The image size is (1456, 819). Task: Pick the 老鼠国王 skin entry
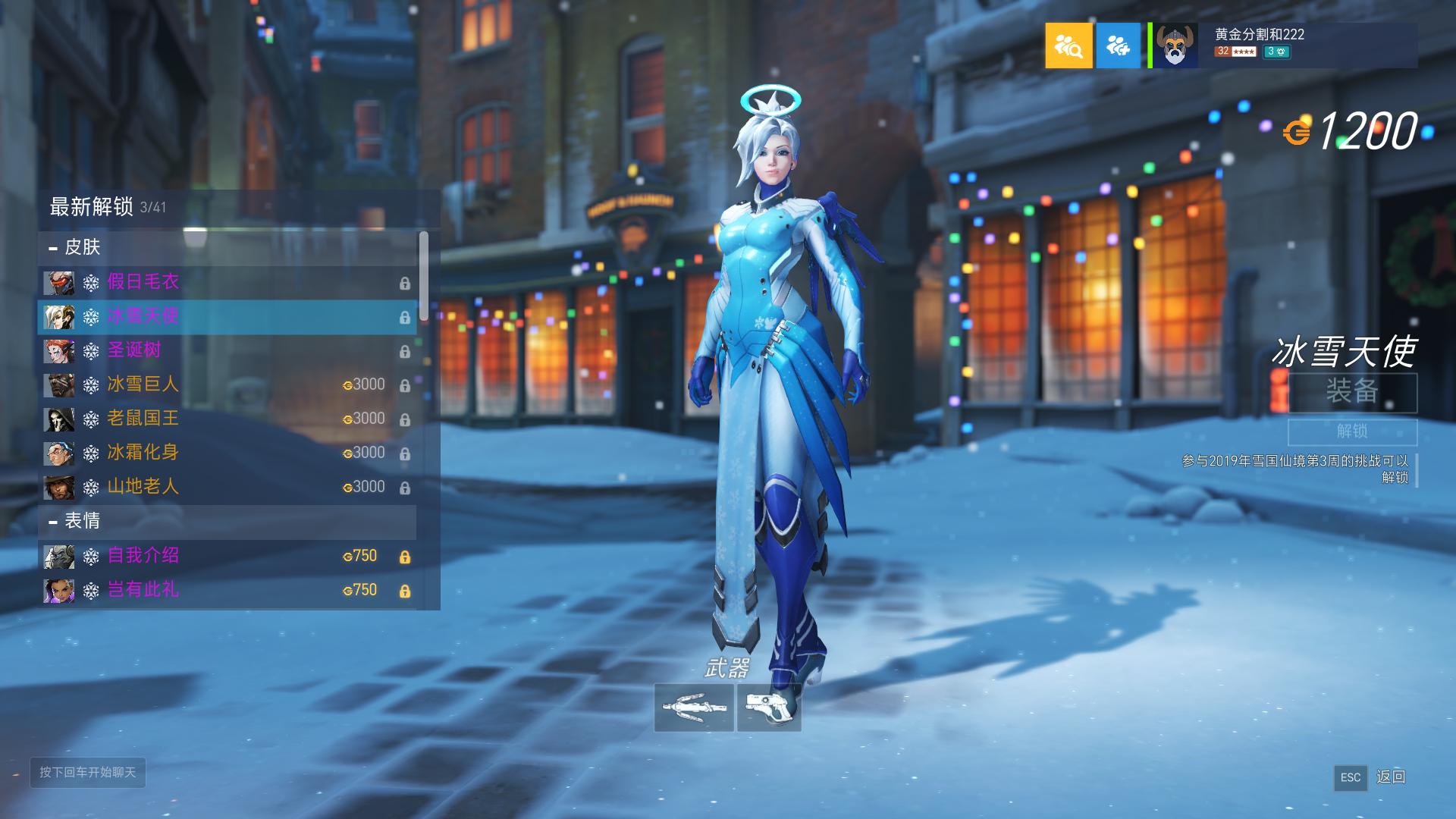pos(226,419)
